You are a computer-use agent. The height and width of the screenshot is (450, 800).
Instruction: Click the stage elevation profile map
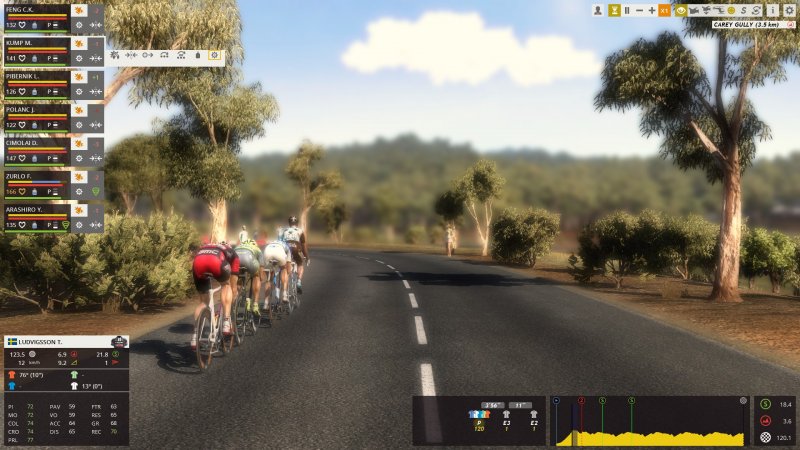tap(649, 422)
